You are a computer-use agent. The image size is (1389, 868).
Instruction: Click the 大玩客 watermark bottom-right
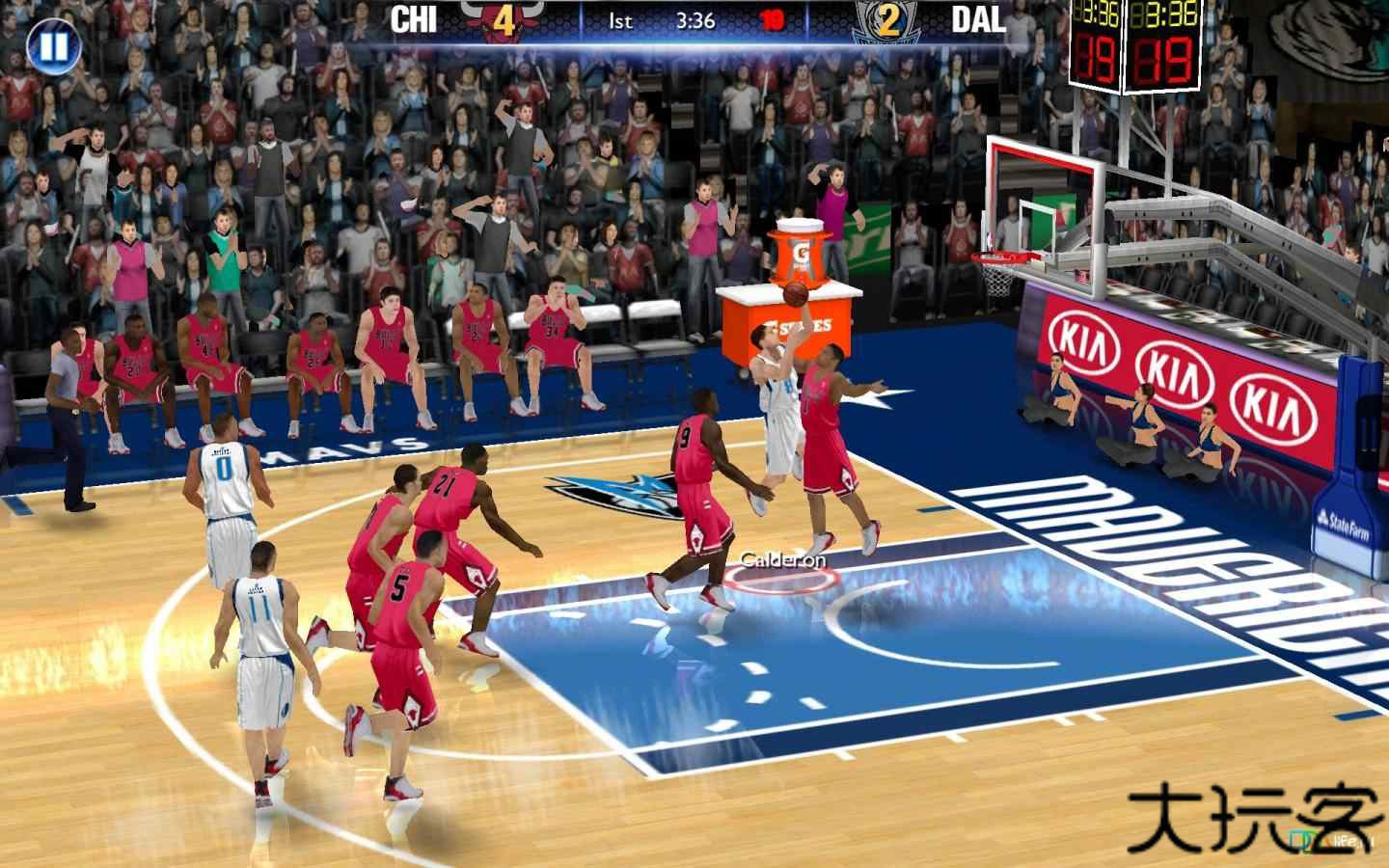[x=1254, y=813]
